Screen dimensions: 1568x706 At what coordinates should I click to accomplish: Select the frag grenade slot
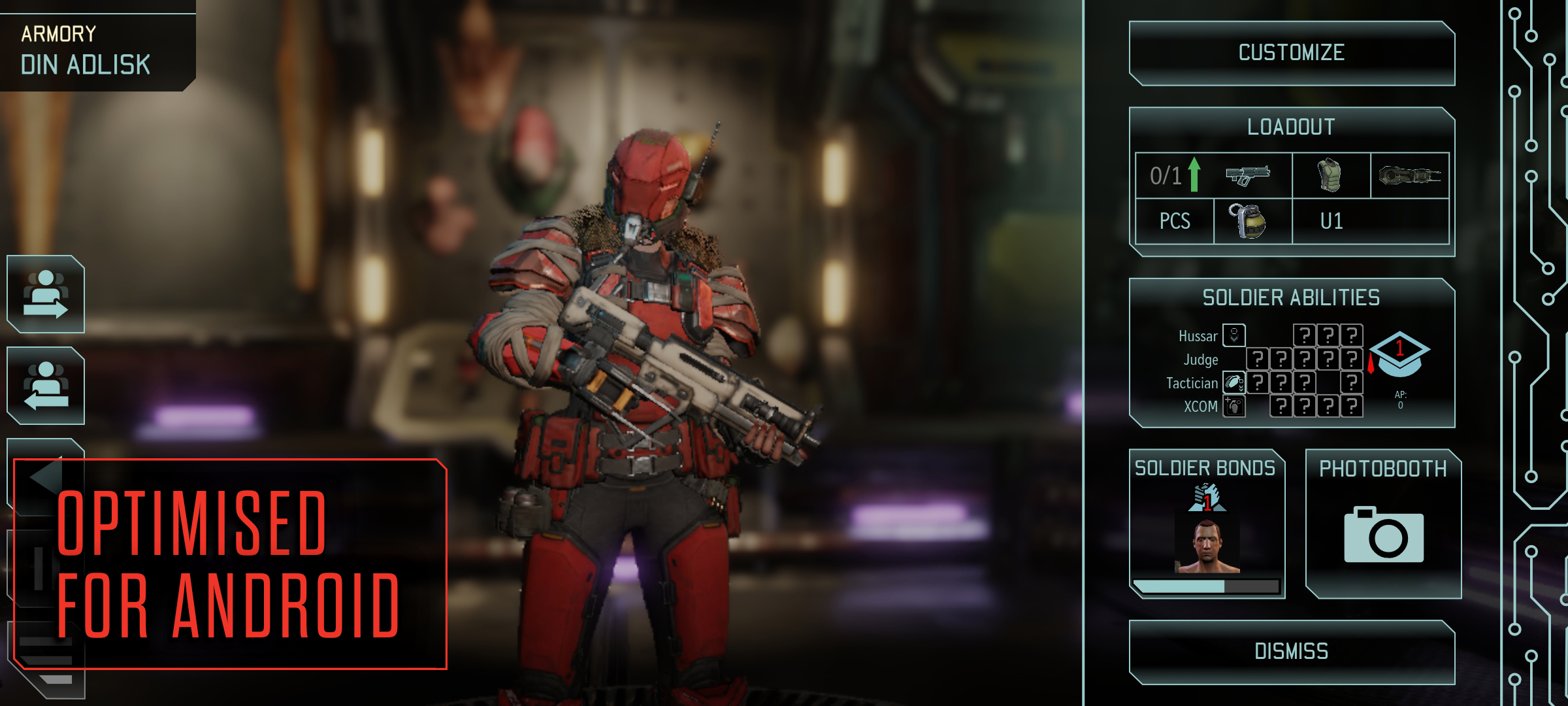point(1252,221)
